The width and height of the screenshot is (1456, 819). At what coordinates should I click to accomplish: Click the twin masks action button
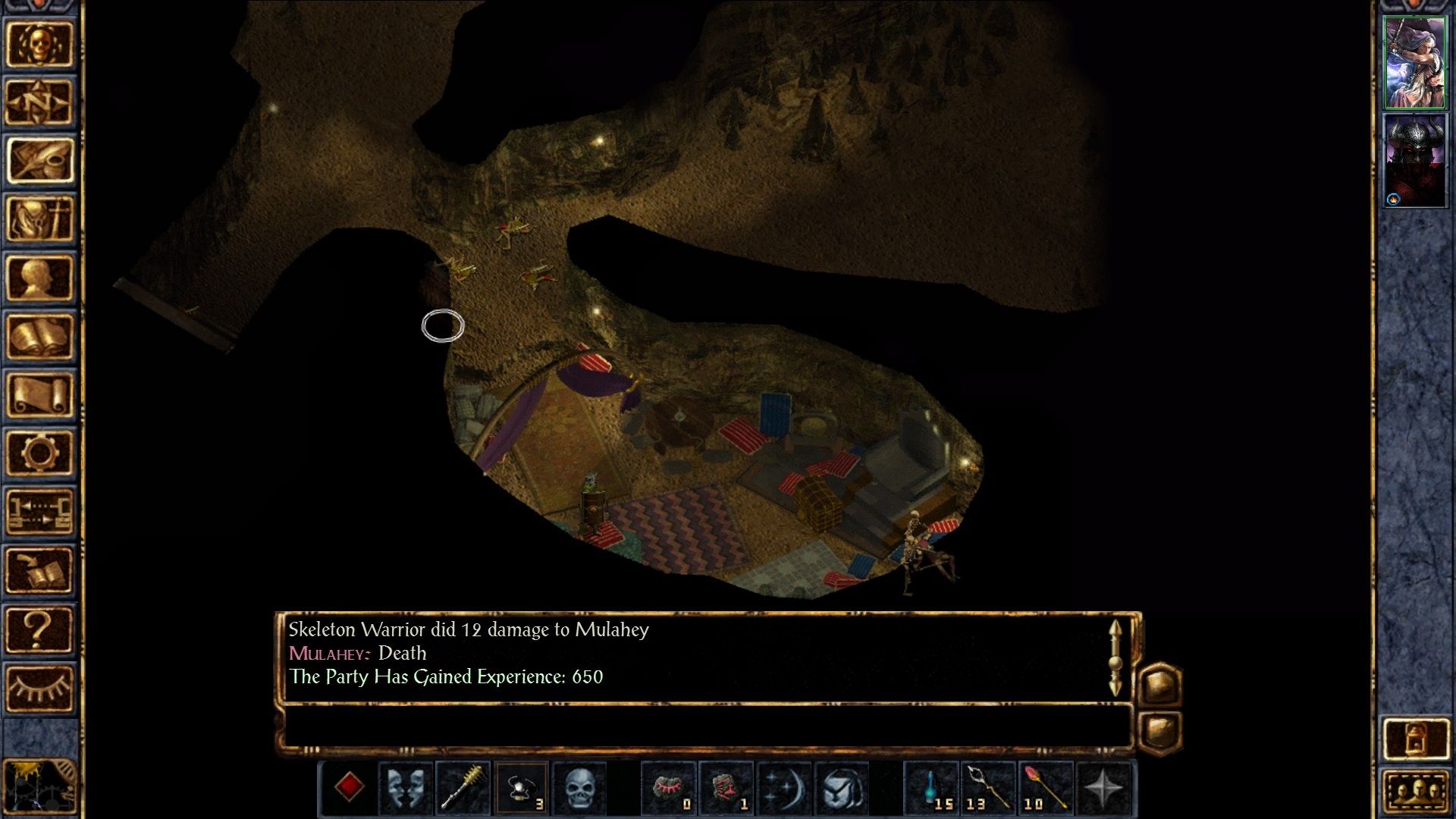pyautogui.click(x=406, y=788)
